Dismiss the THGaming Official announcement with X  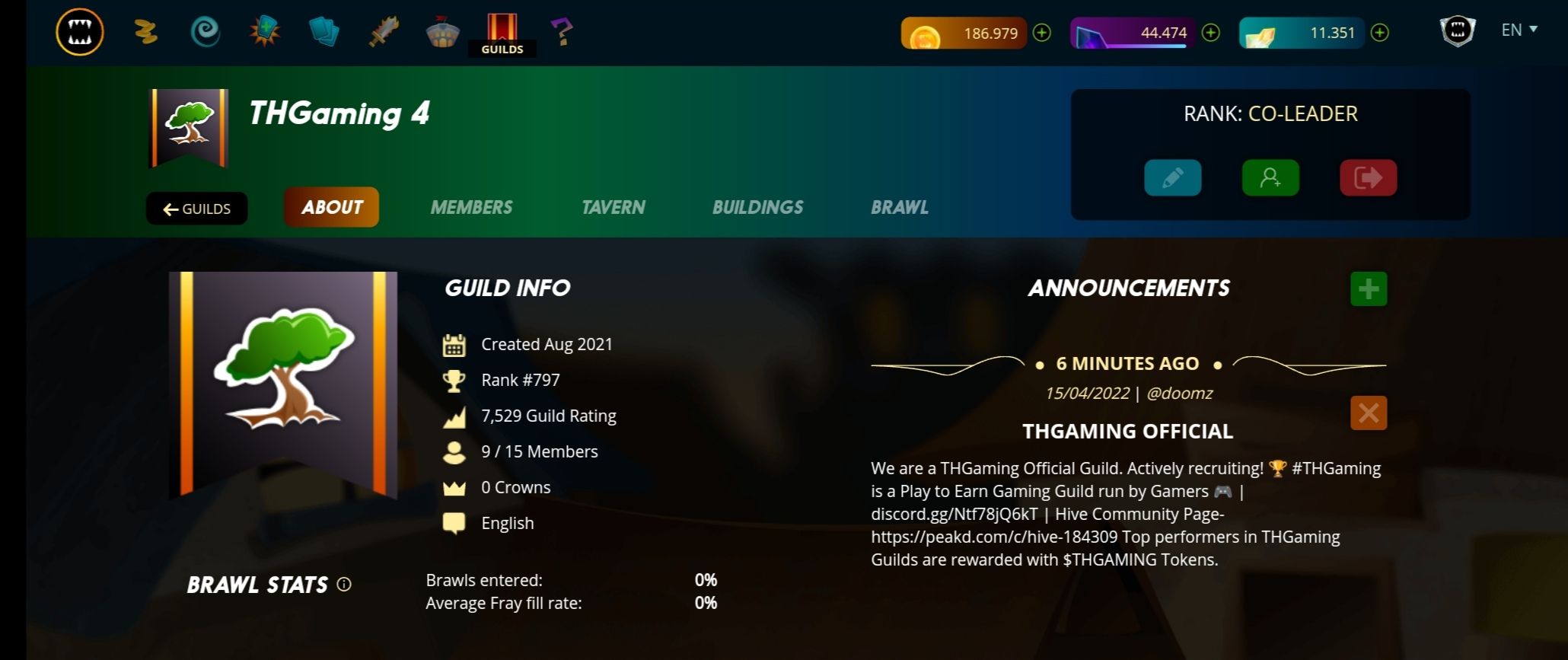coord(1368,413)
